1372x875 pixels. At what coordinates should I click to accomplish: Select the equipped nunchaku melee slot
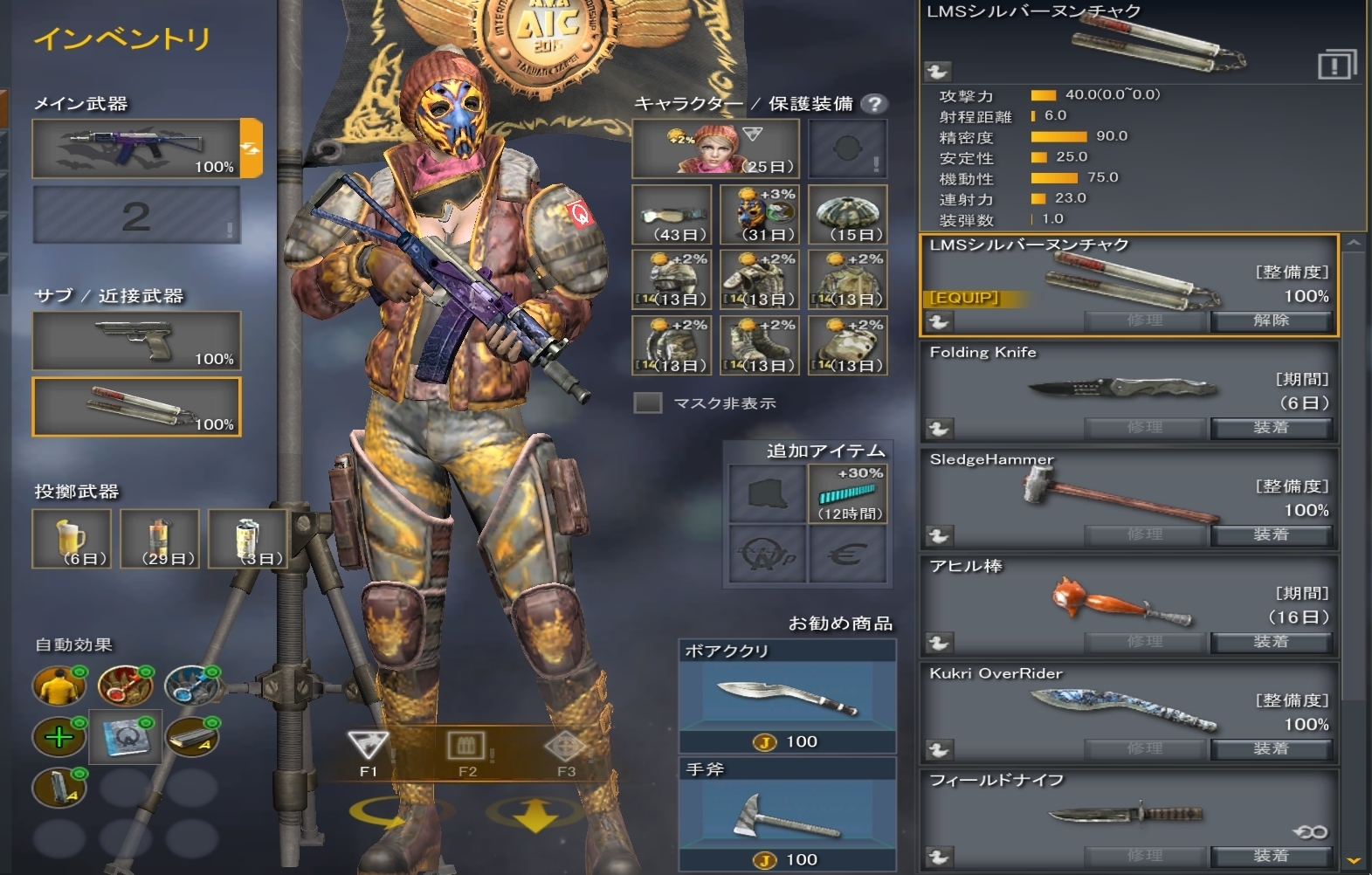(136, 407)
